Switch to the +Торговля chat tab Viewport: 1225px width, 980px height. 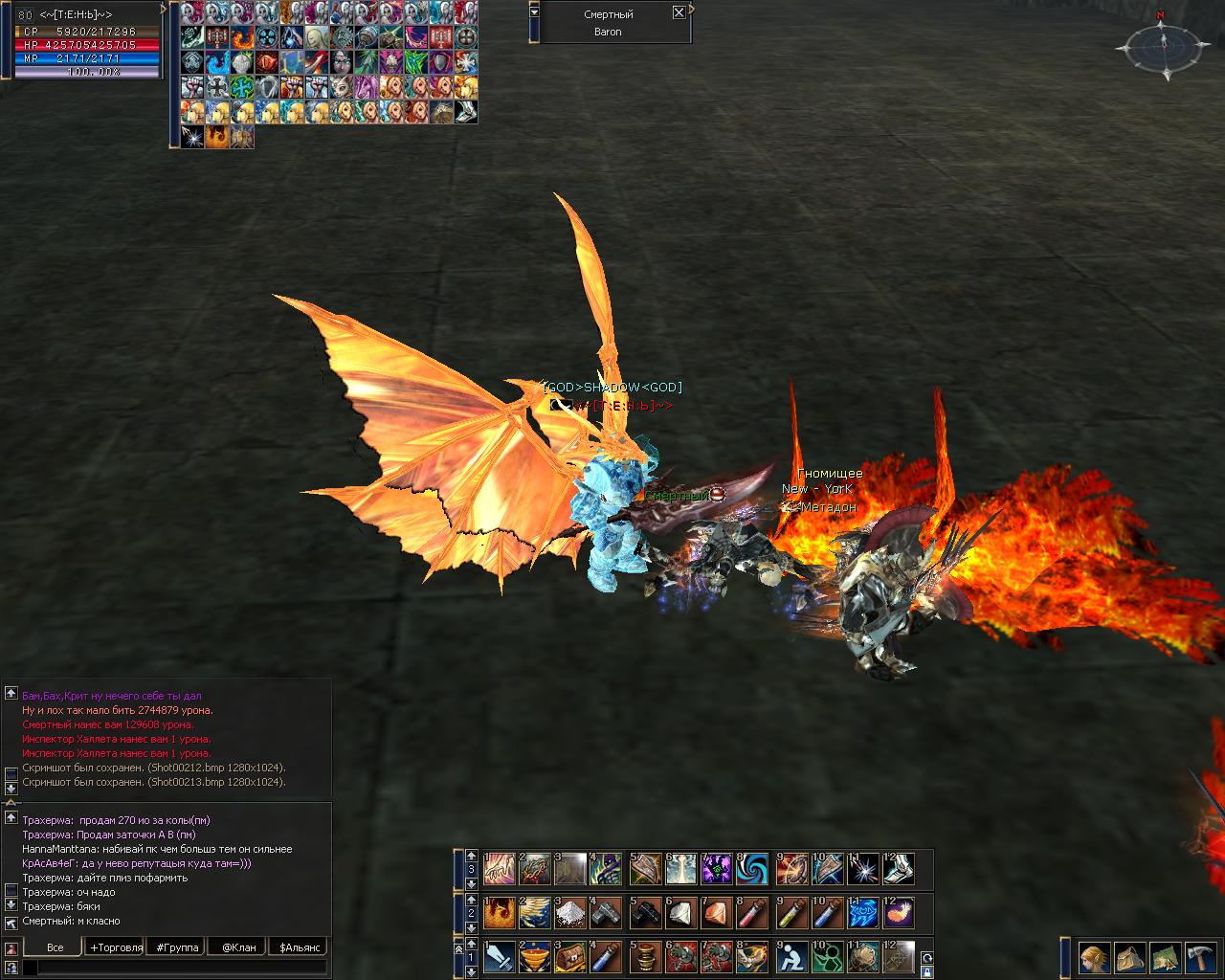tap(117, 947)
